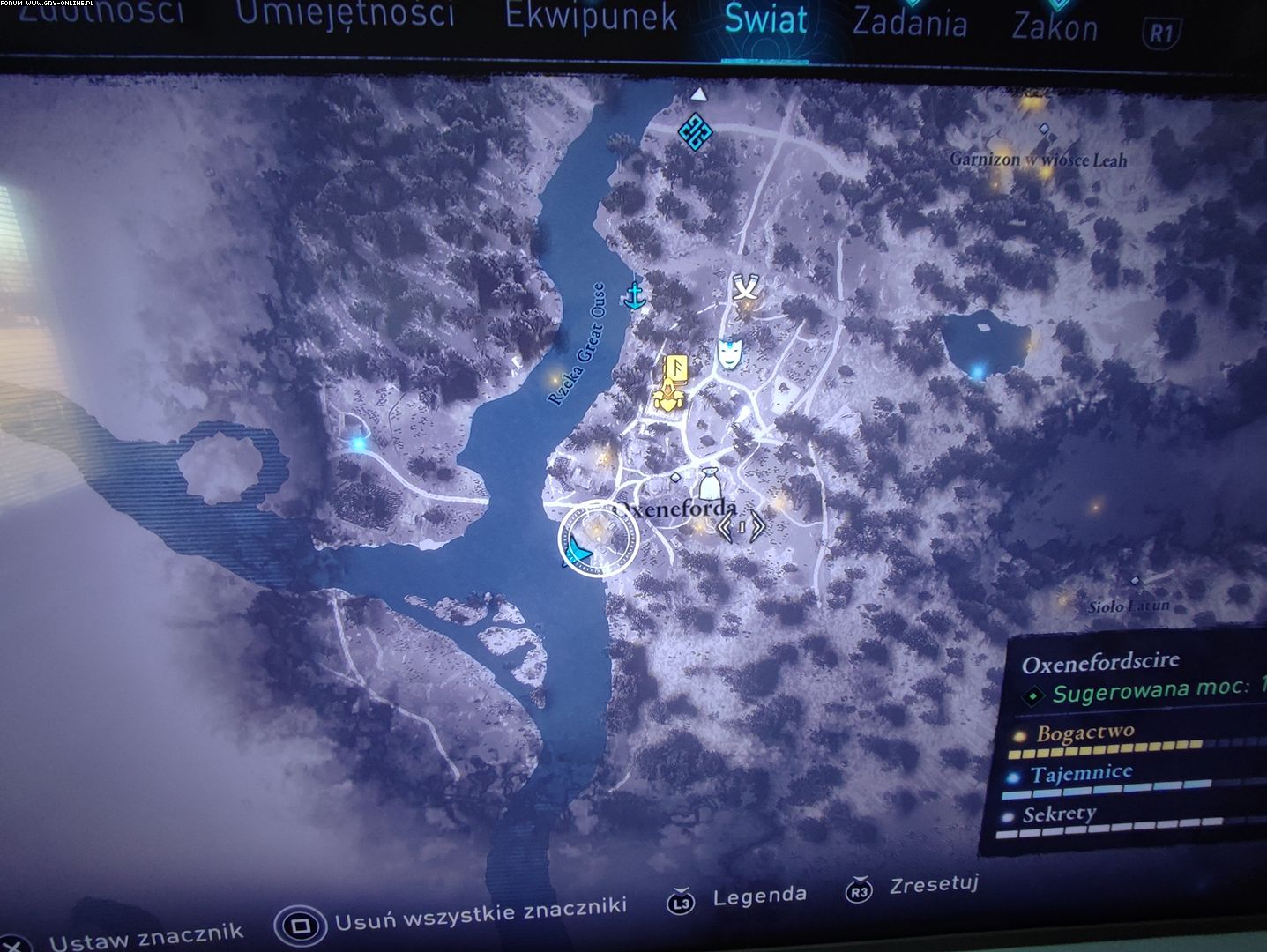Select the Garnizon w wiosce Leah location
This screenshot has width=1267, height=952.
[1038, 160]
